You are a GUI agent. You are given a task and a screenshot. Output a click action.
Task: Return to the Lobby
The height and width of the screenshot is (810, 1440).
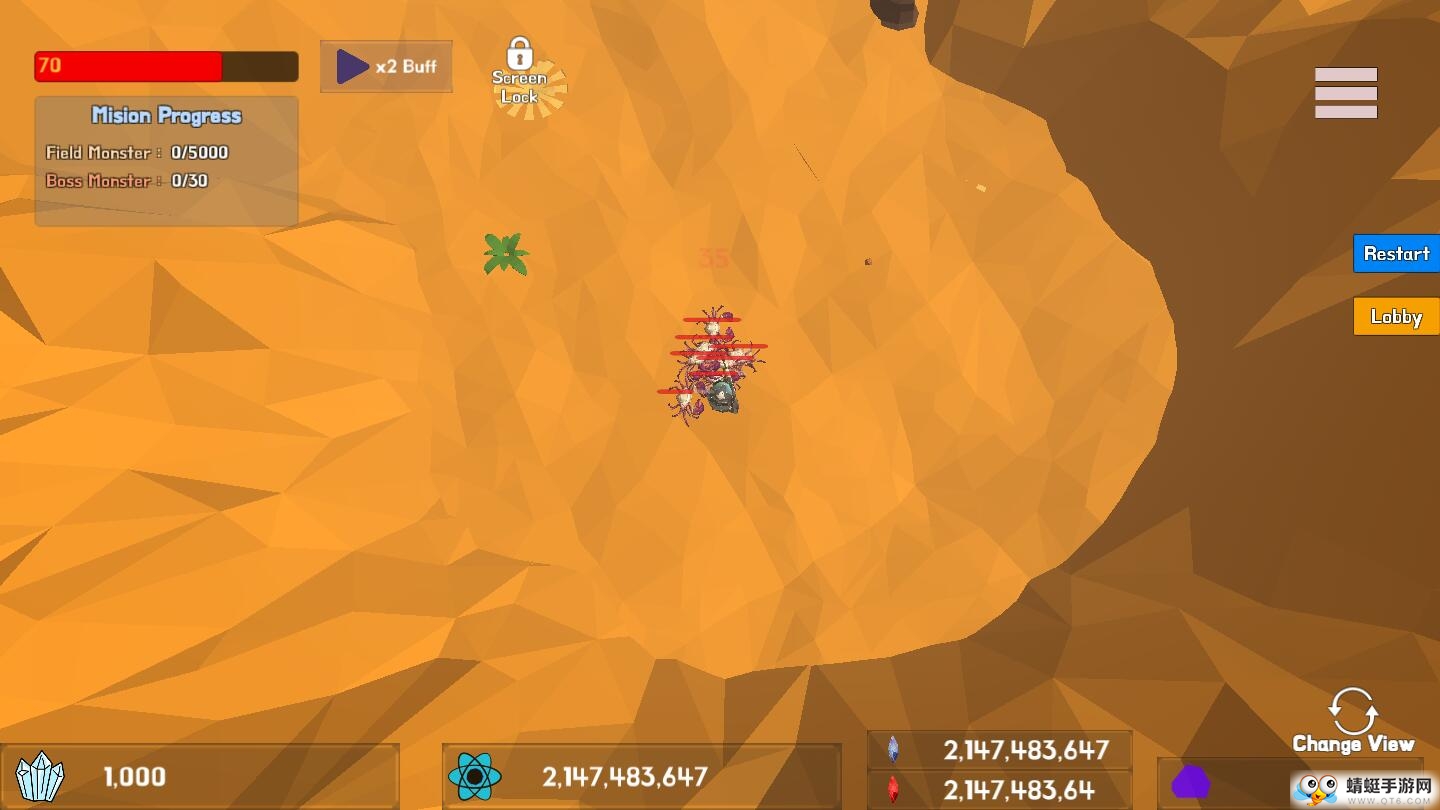pos(1395,317)
